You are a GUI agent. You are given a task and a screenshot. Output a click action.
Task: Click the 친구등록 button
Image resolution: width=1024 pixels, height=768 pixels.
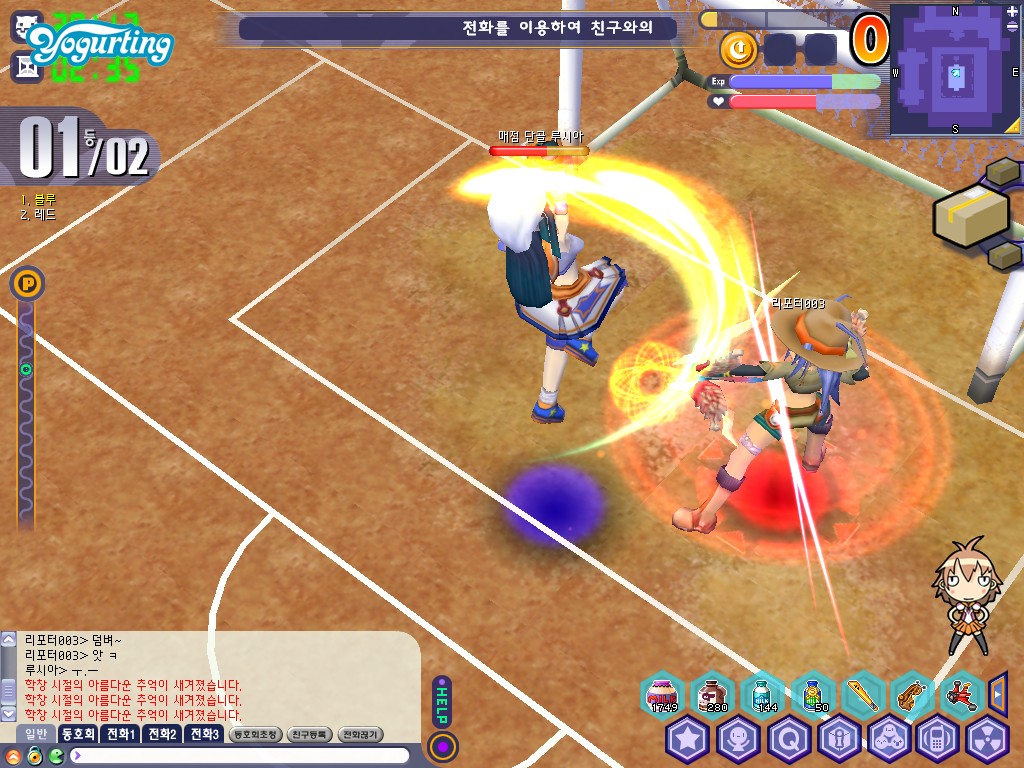pyautogui.click(x=308, y=734)
